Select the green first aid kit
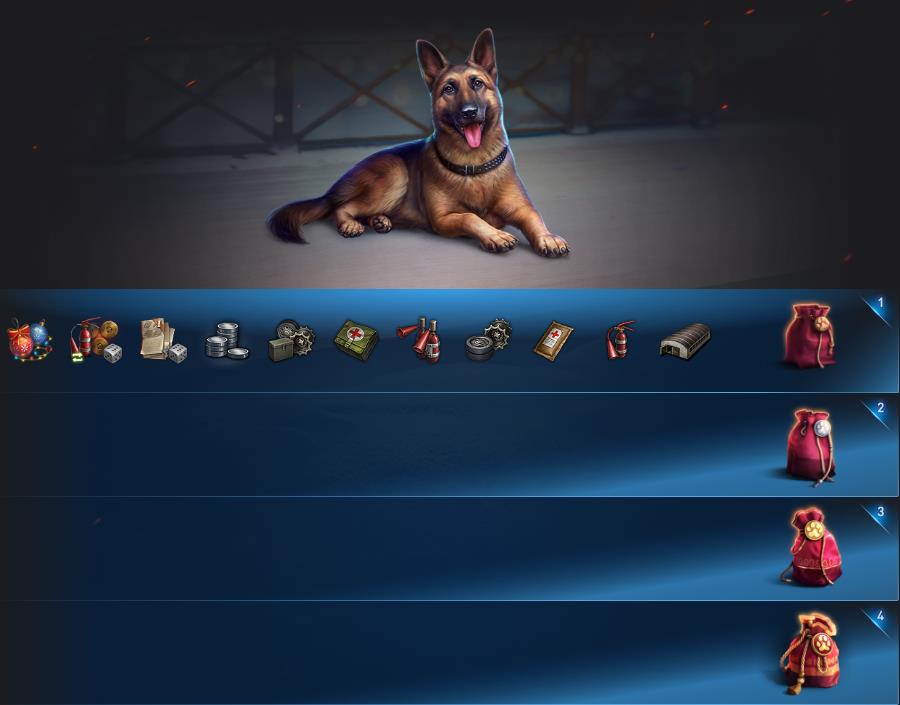This screenshot has width=900, height=705. (x=356, y=340)
